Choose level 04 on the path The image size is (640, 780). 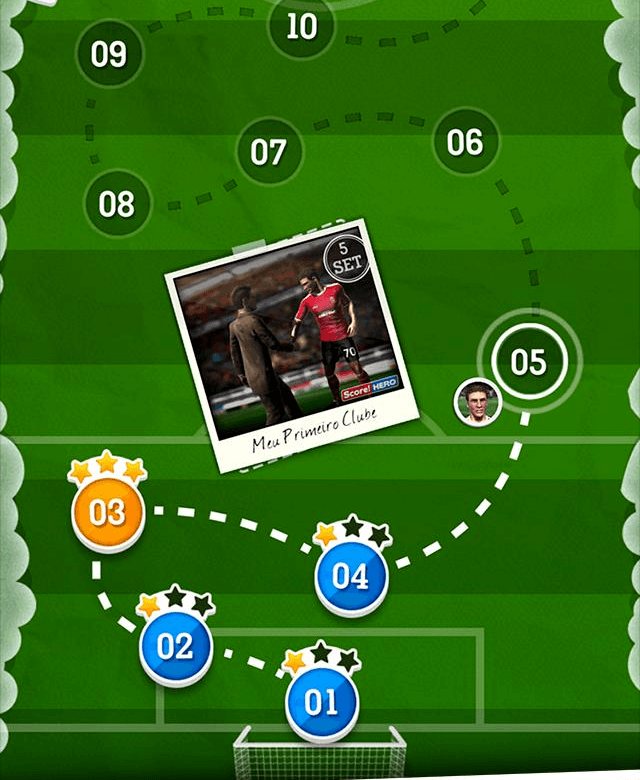(350, 577)
